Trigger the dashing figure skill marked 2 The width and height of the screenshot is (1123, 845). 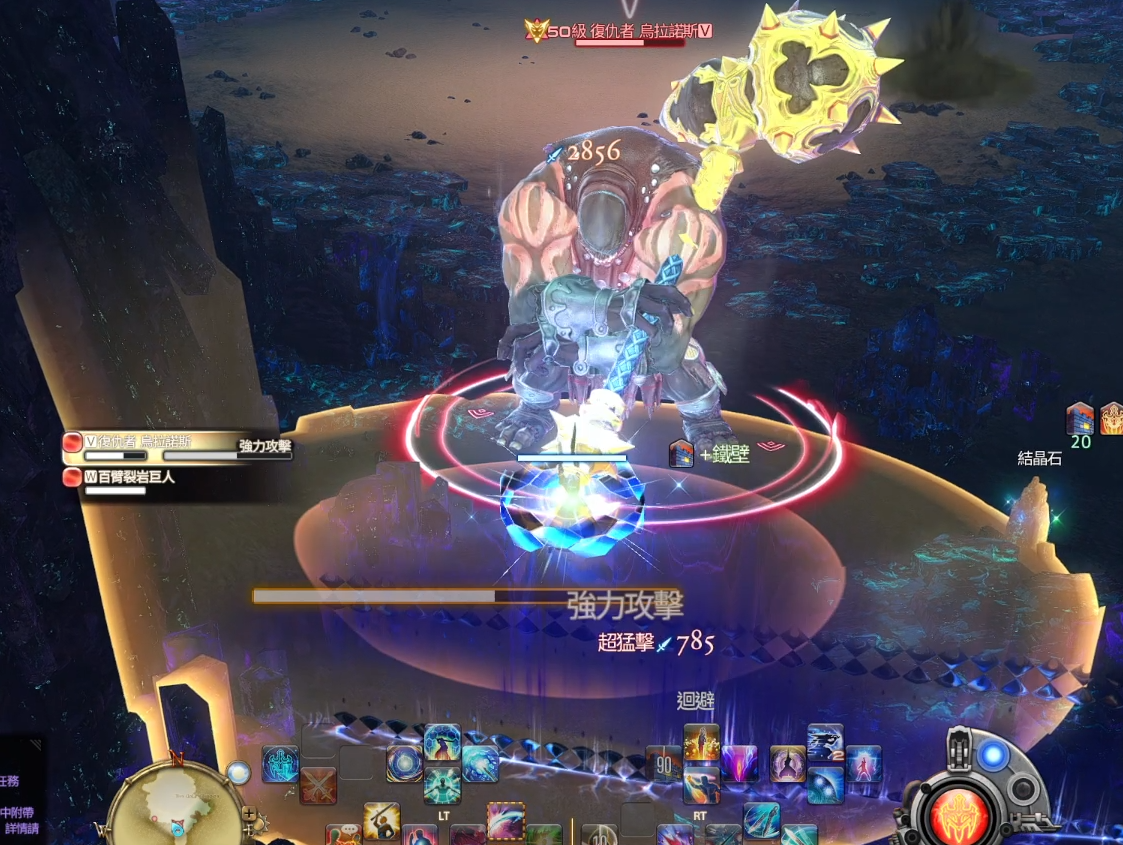825,743
